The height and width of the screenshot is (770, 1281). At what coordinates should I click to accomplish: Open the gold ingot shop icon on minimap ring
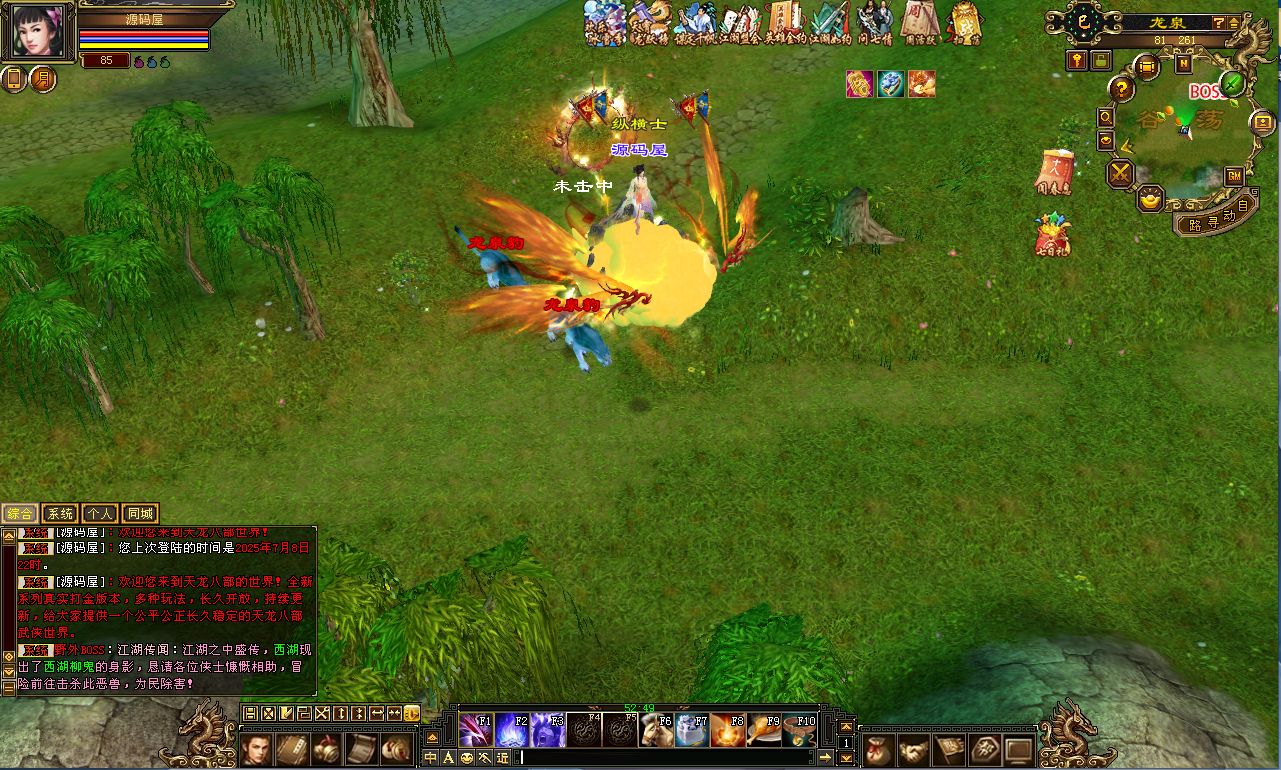click(1149, 198)
